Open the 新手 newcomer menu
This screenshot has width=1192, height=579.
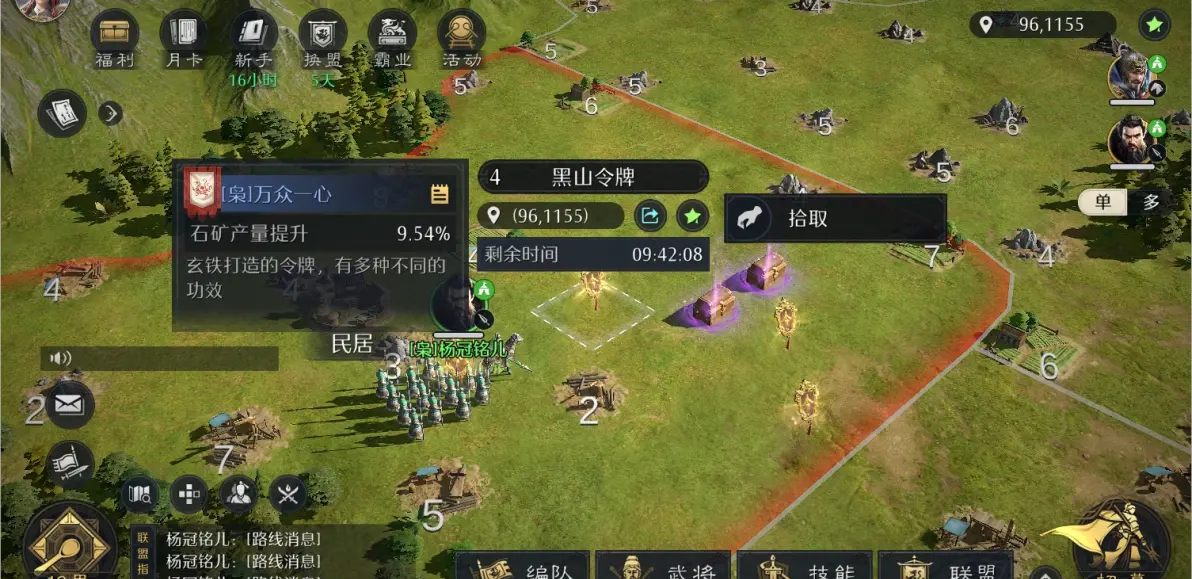(252, 36)
